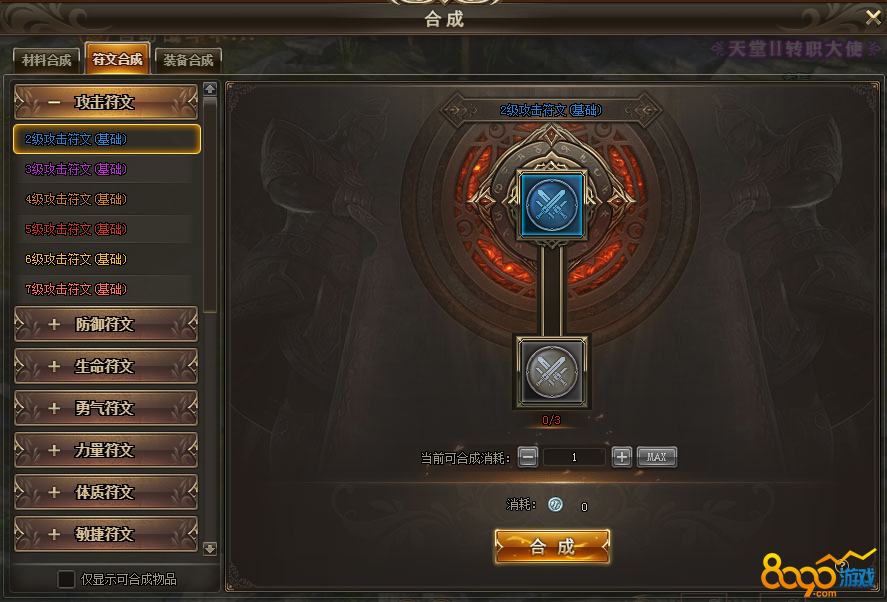887x602 pixels.
Task: Decrease the synthesis quantity with minus
Action: [528, 457]
